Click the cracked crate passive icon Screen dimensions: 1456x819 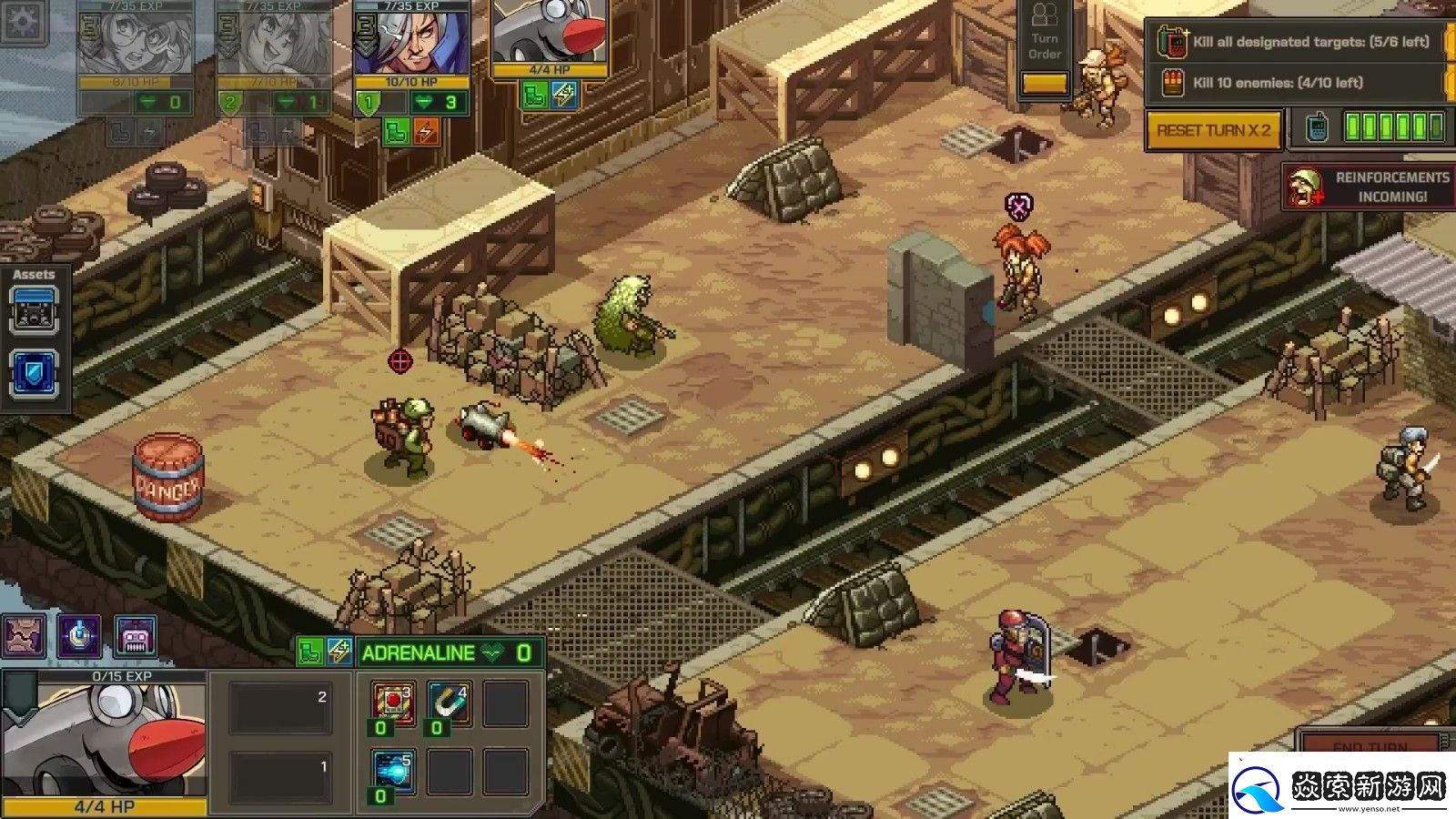(24, 636)
